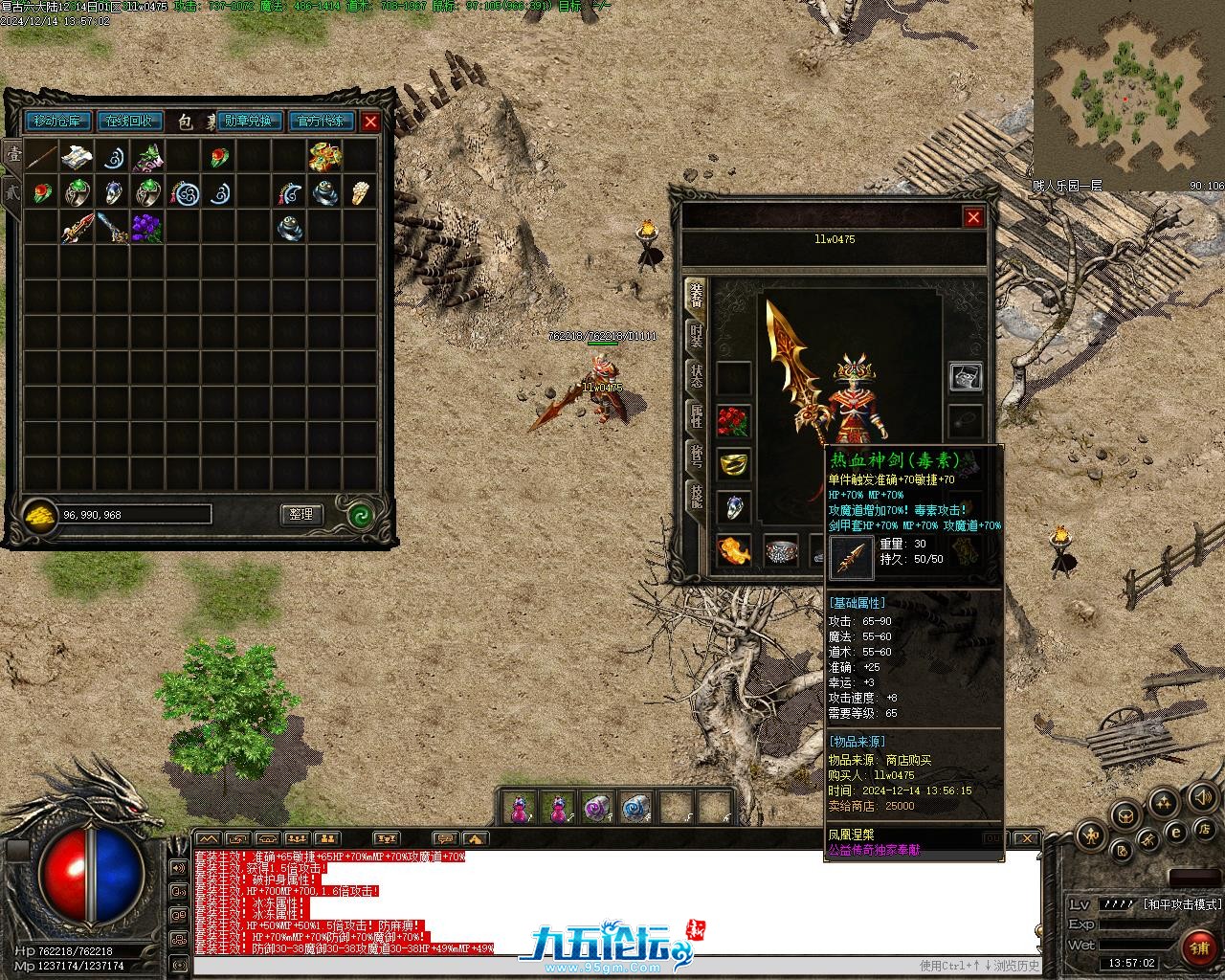Use the first pink potion in the hotbar

click(x=519, y=809)
